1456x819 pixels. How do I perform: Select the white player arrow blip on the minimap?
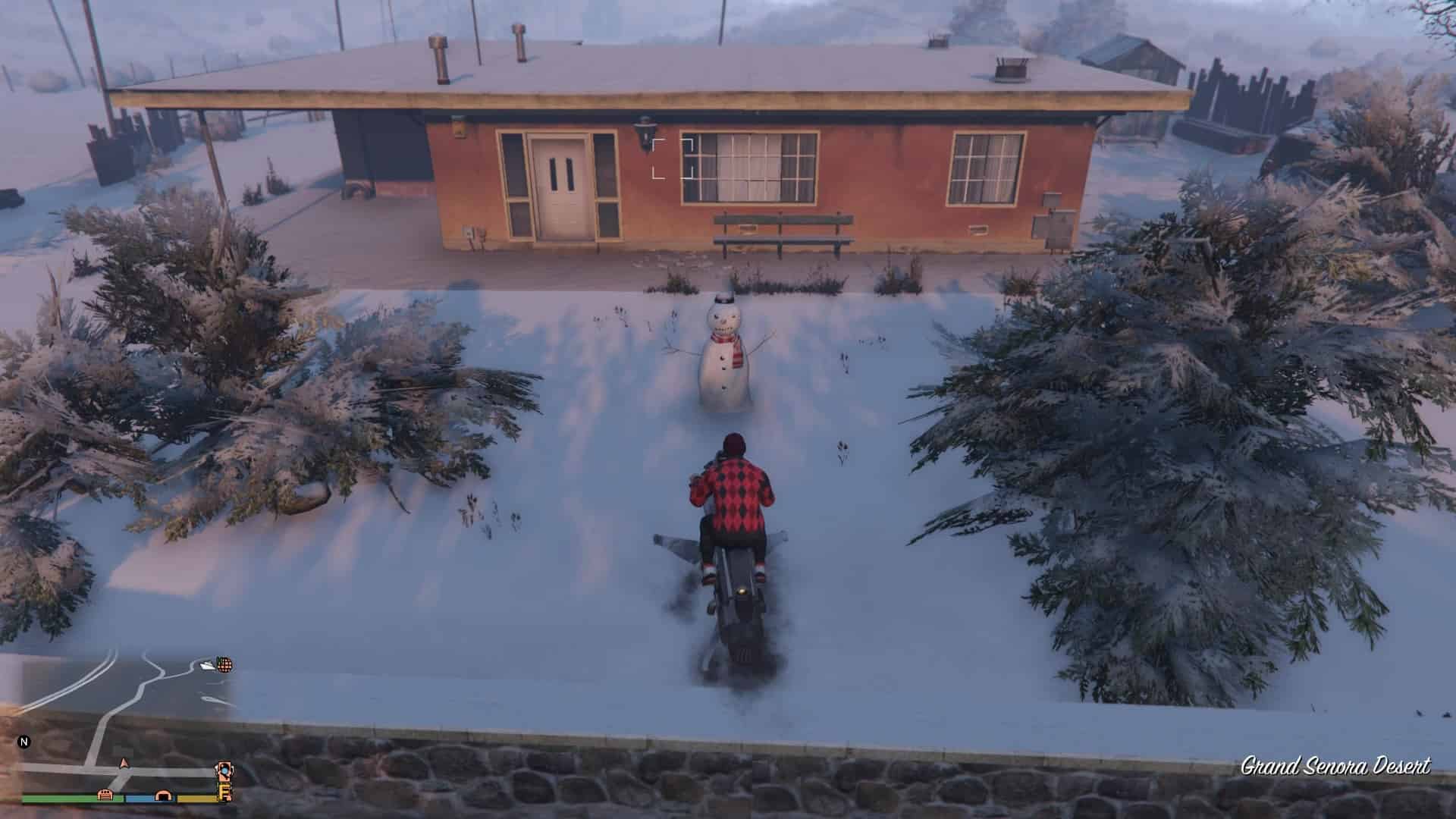(124, 764)
